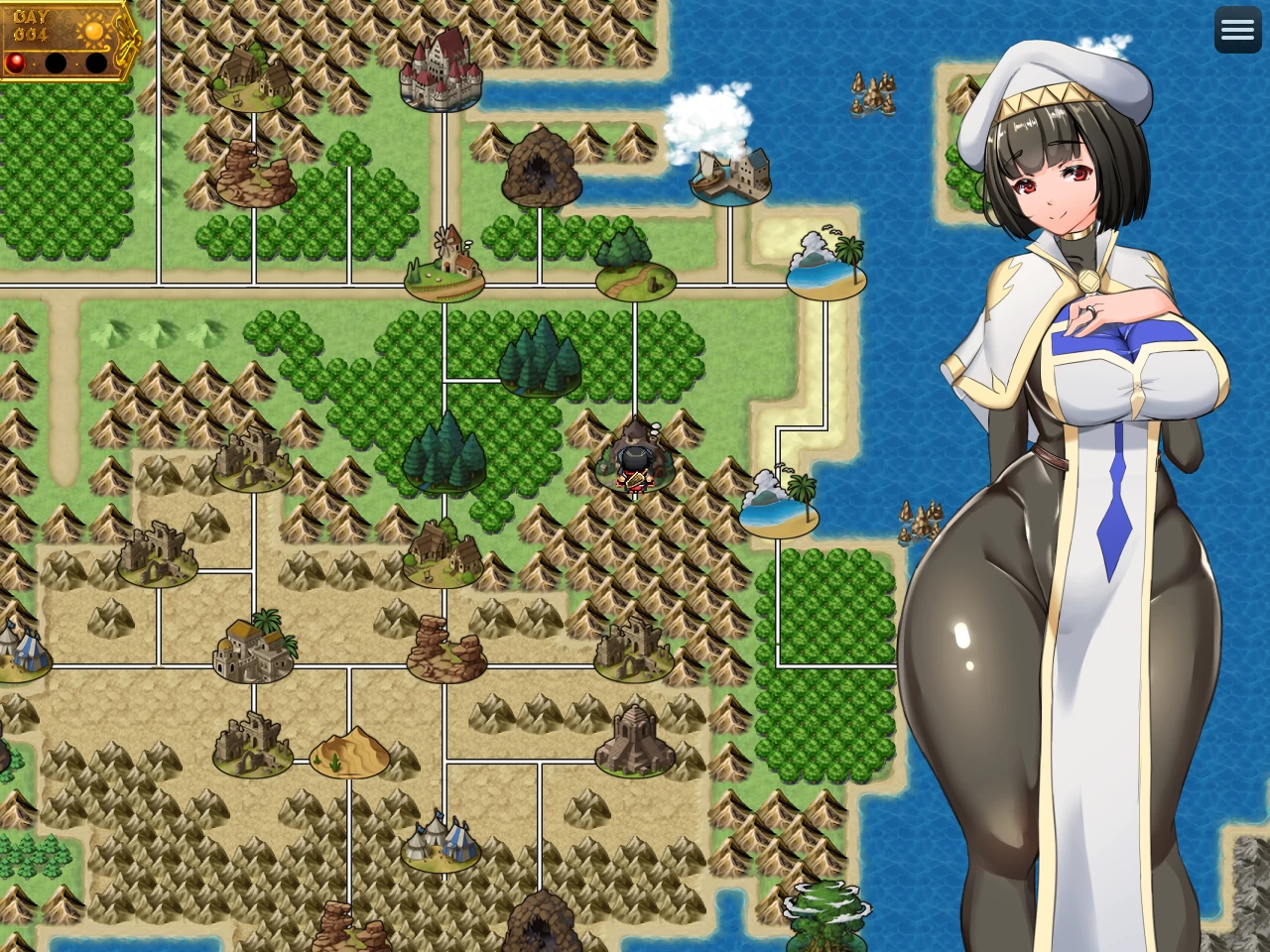Select the red castle in the north
The width and height of the screenshot is (1270, 952).
(442, 74)
